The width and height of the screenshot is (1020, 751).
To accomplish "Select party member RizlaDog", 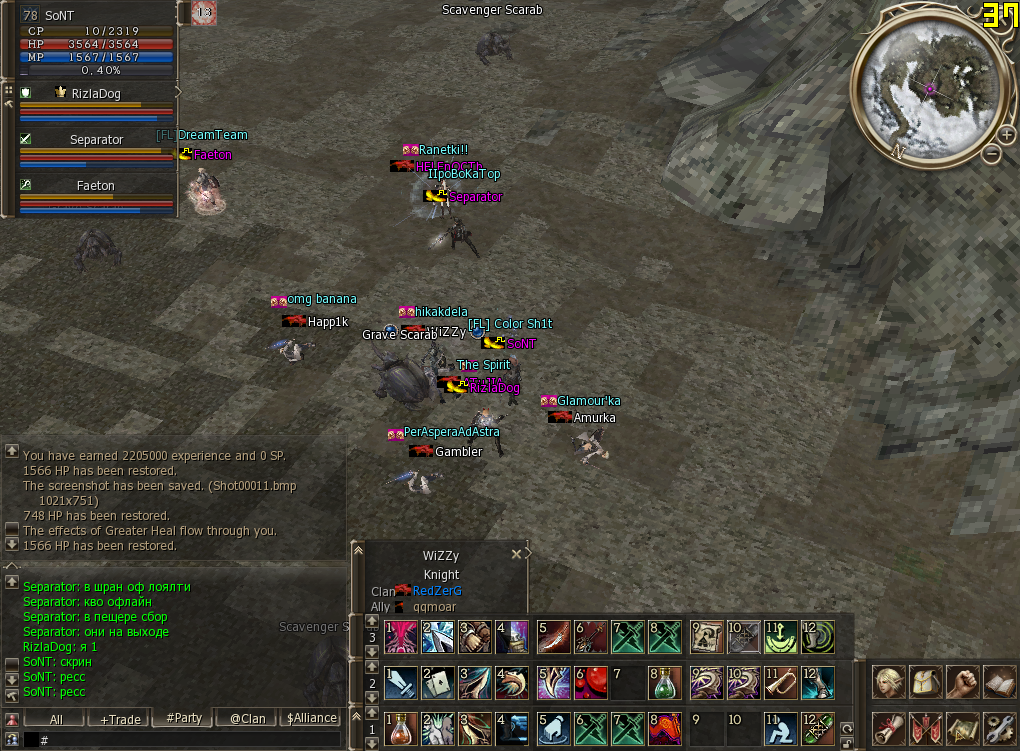I will [97, 93].
